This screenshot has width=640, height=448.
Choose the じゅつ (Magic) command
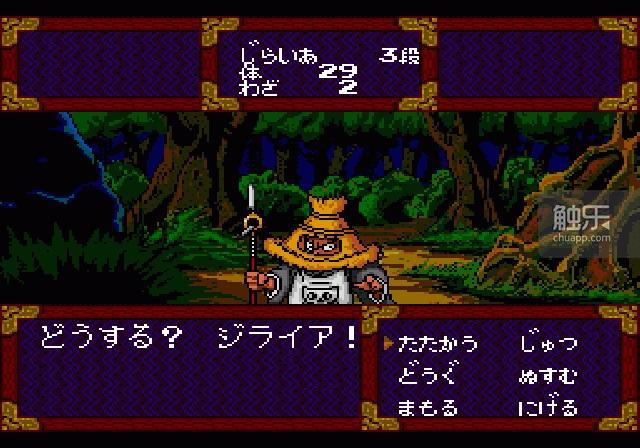pos(548,344)
